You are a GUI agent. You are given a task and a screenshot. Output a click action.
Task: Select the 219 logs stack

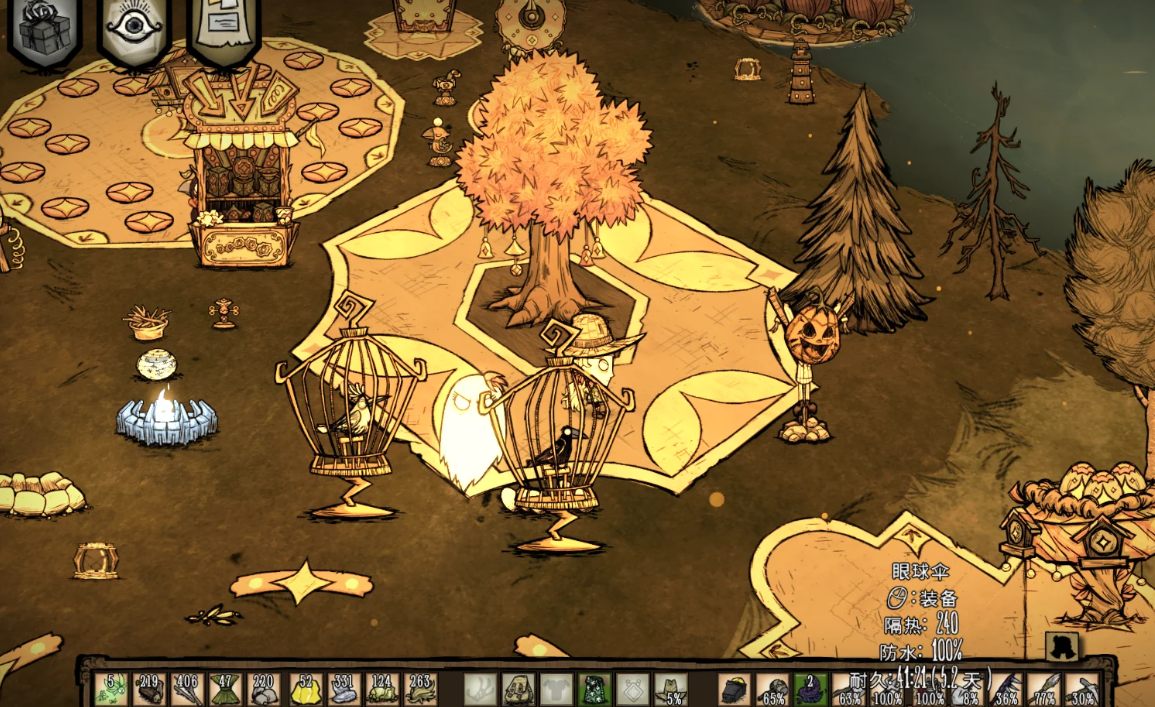pos(150,689)
